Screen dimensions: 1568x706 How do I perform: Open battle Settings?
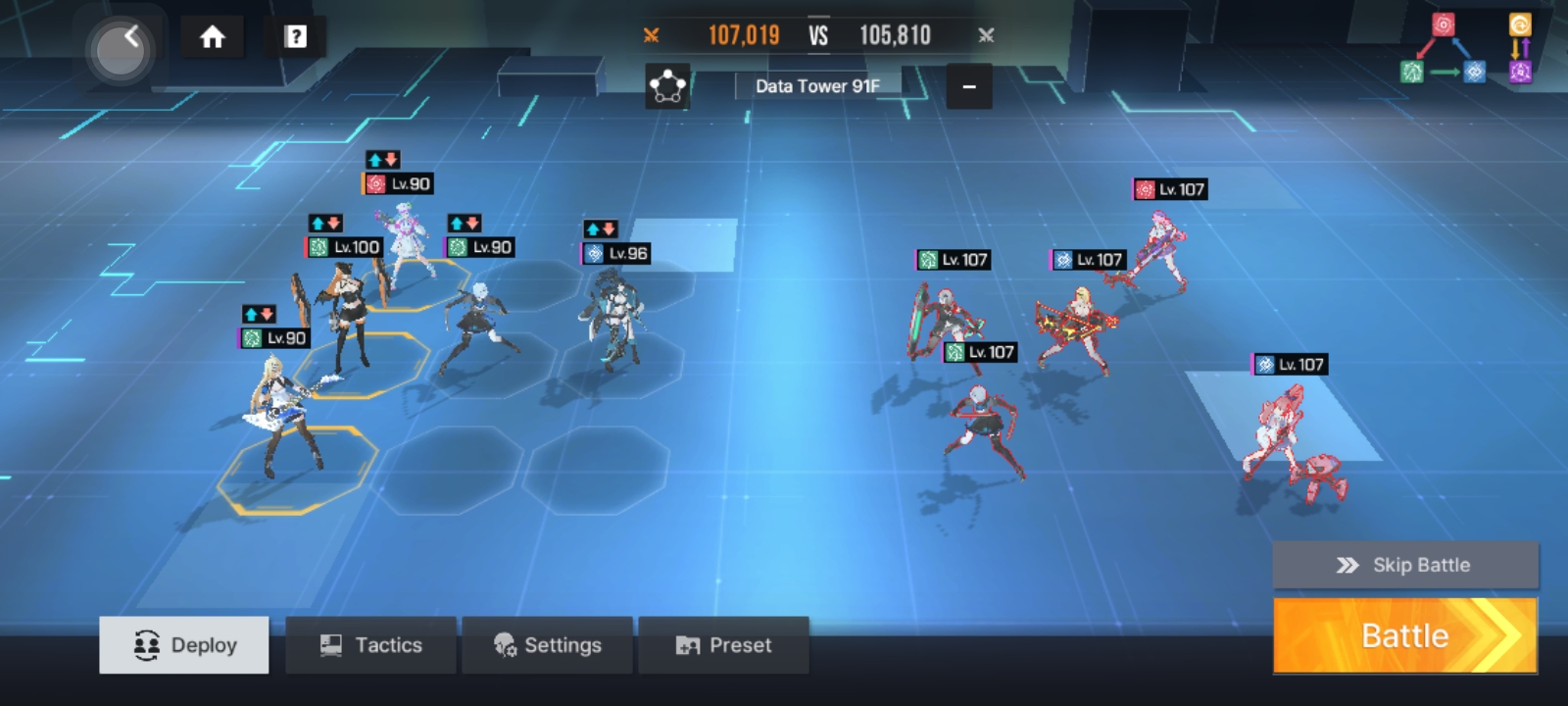tap(547, 645)
